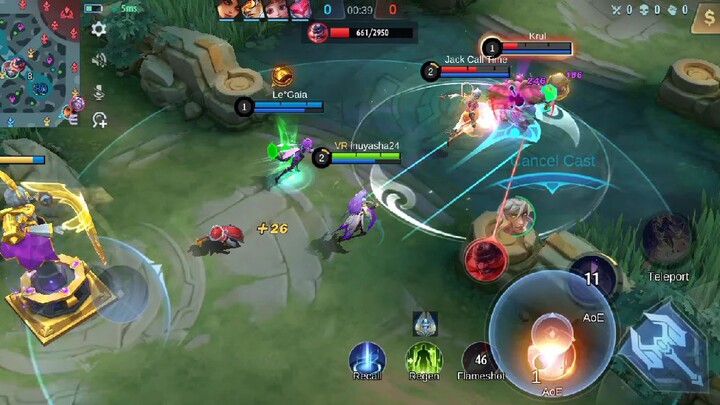
Task: Tap the basic attack button
Action: pos(661,343)
